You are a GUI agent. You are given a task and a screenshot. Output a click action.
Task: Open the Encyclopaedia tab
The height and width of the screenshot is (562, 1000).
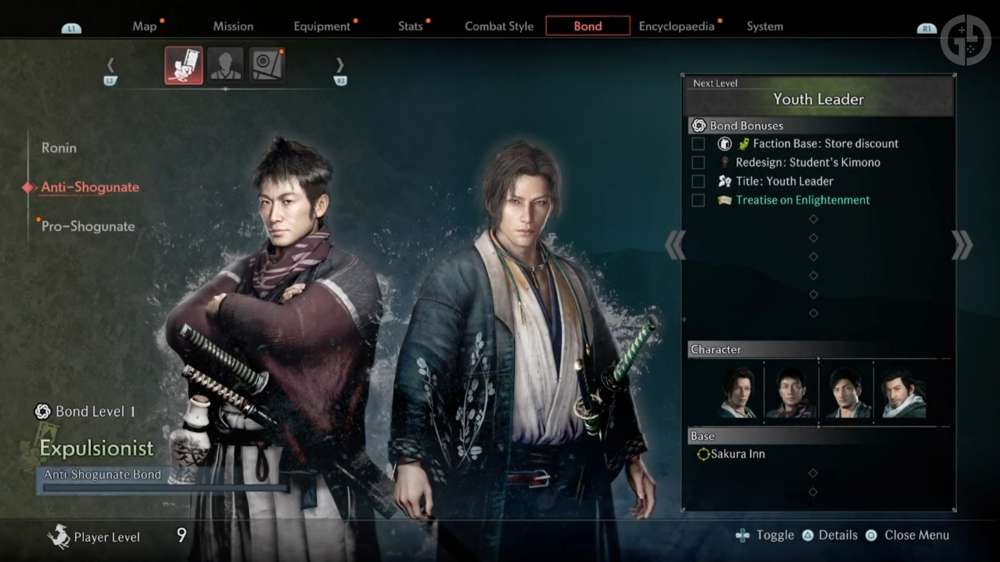click(x=677, y=26)
